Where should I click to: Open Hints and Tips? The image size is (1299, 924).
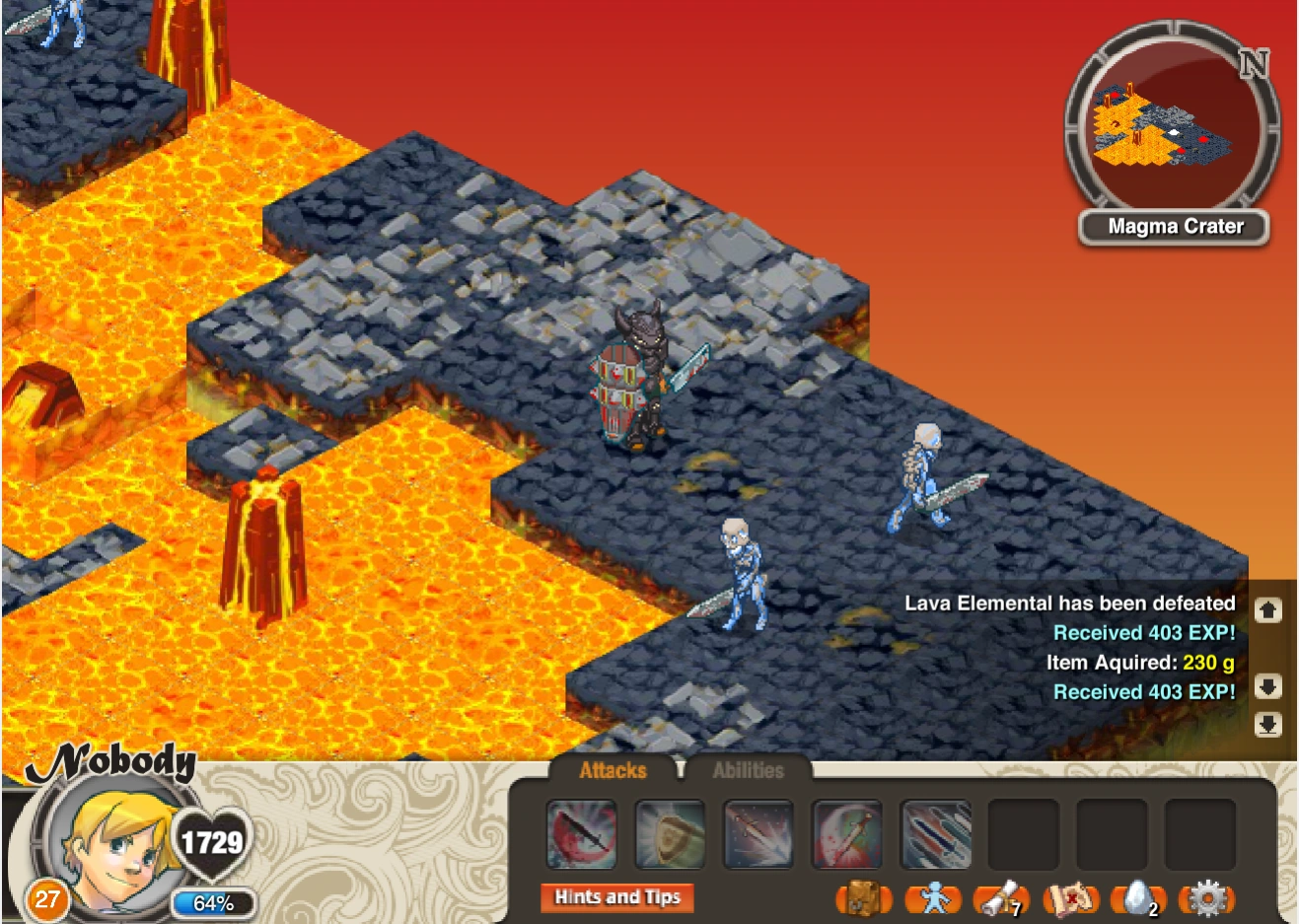pyautogui.click(x=617, y=897)
